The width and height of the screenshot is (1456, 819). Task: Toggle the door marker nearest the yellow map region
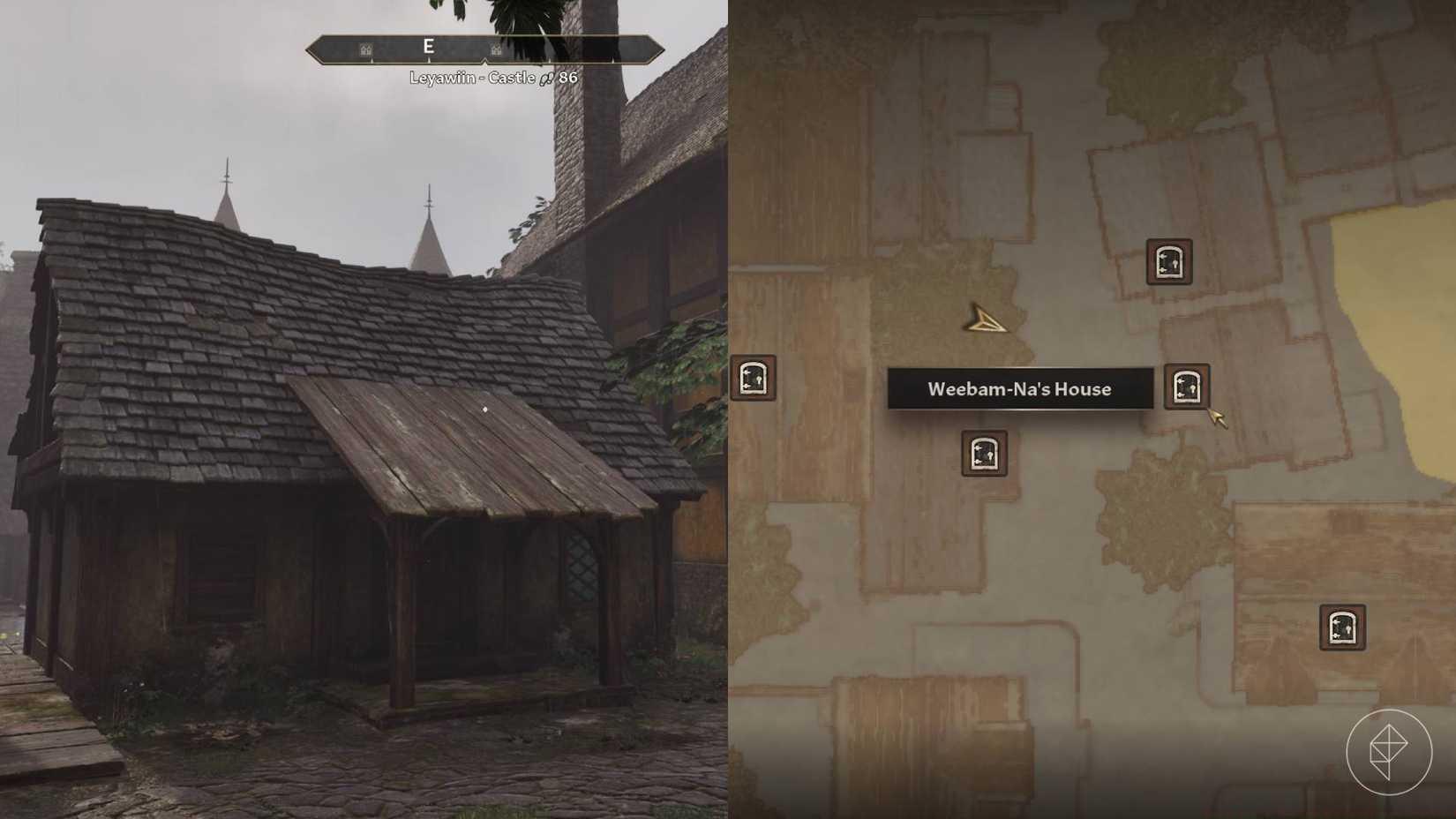click(x=1169, y=262)
